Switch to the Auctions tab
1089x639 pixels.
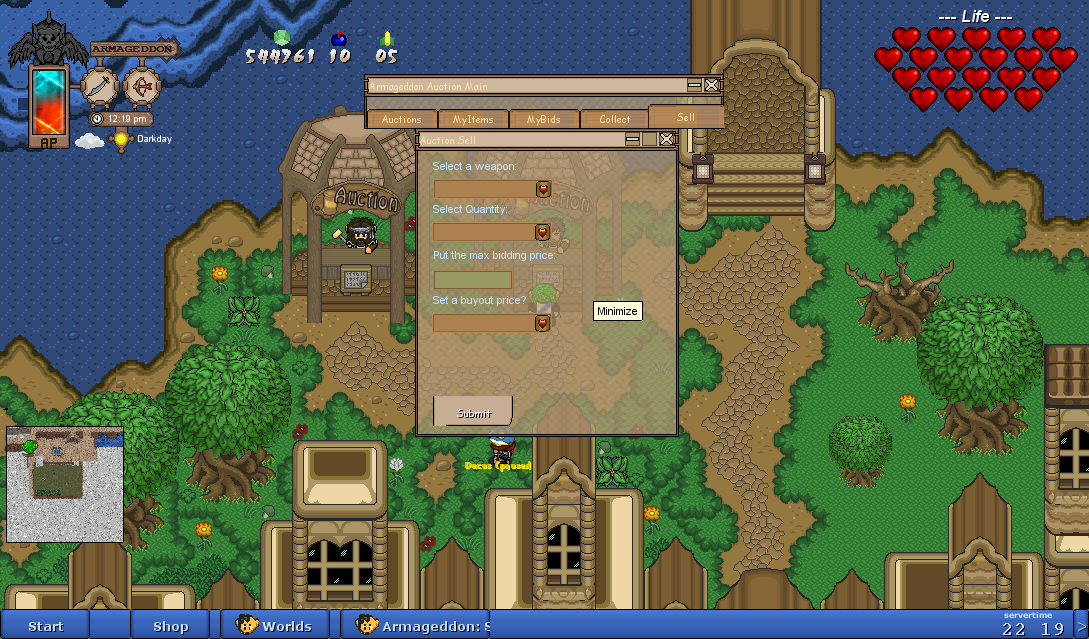point(402,119)
